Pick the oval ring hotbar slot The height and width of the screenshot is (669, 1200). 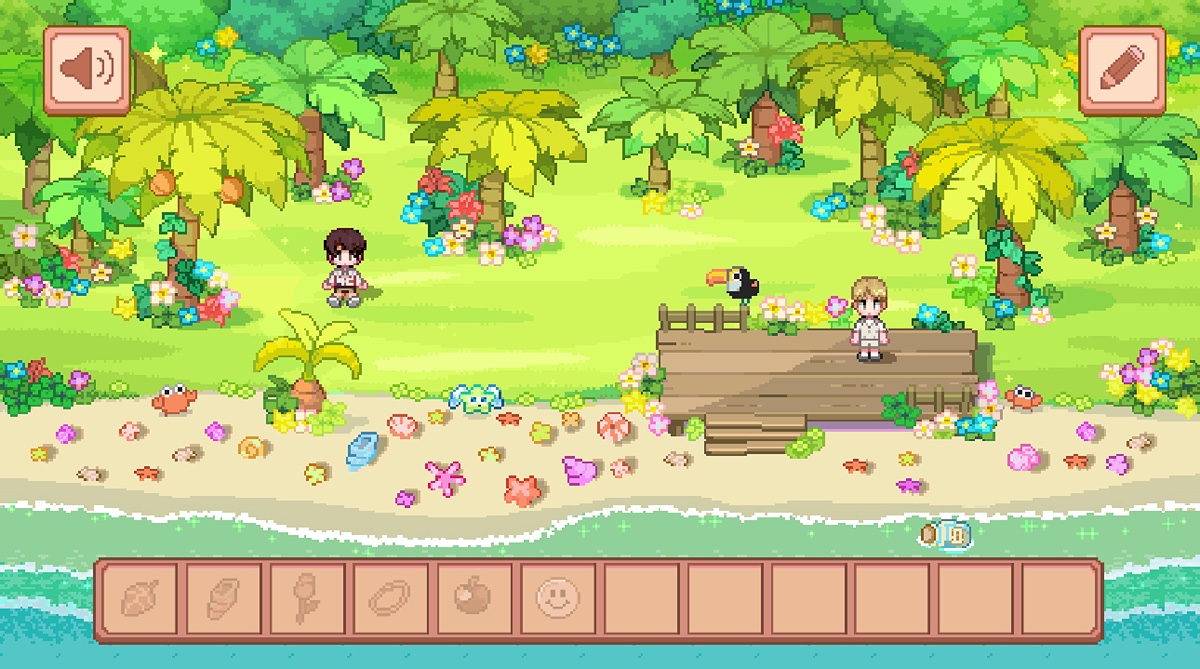pos(390,599)
